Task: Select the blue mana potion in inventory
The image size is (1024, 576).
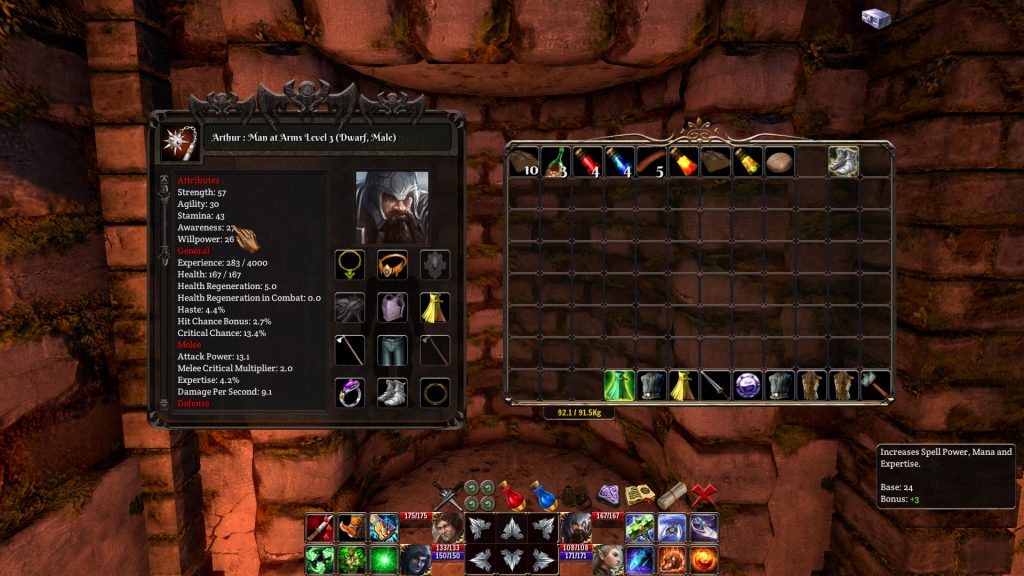Action: point(619,161)
